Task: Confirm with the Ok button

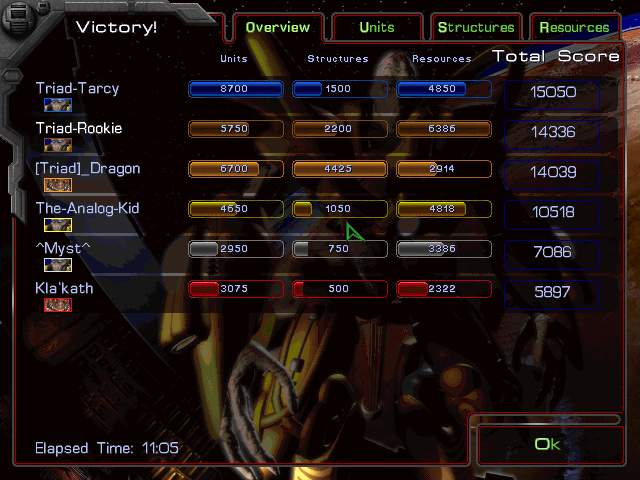Action: pyautogui.click(x=548, y=444)
